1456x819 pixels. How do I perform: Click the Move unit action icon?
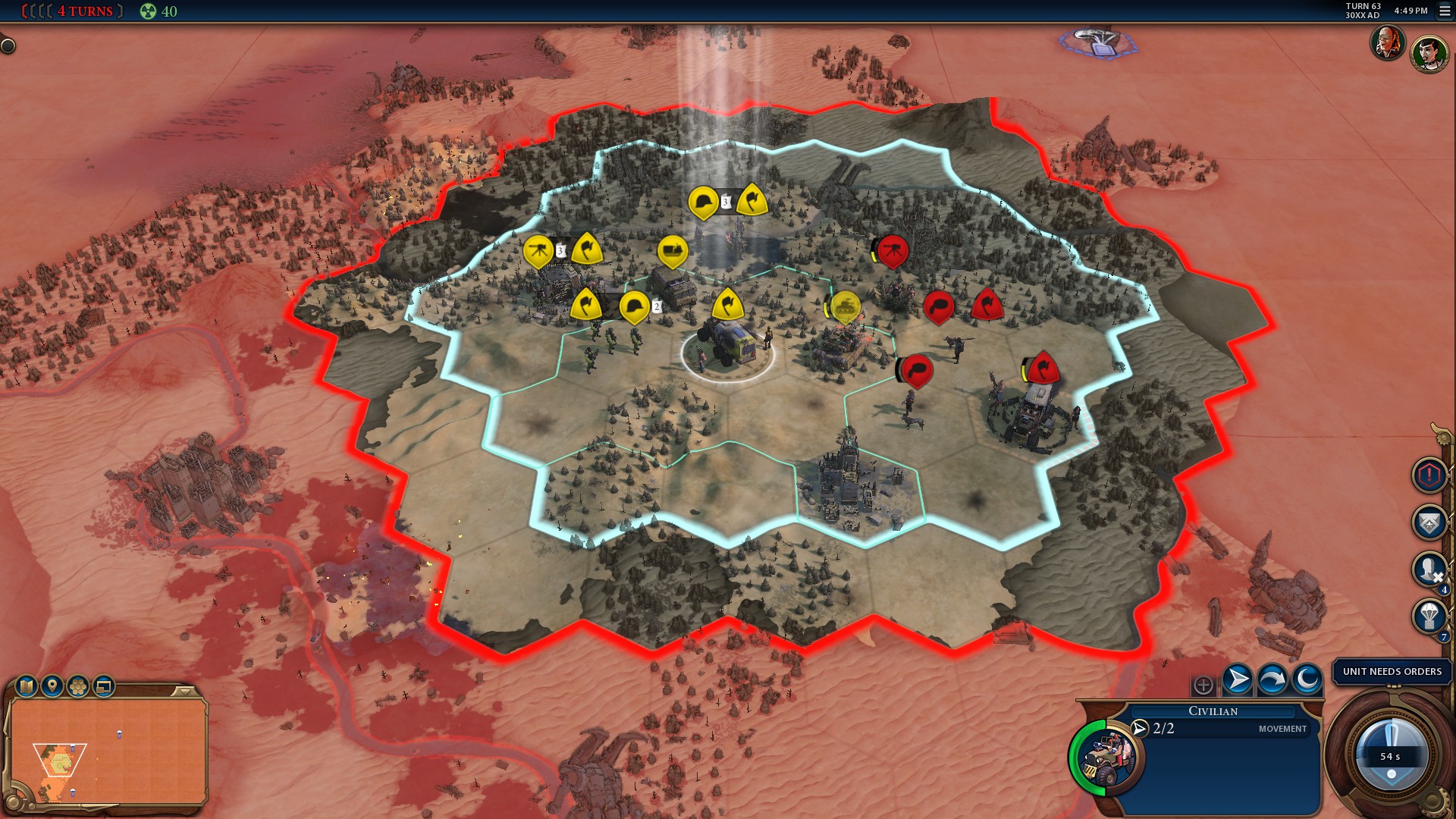point(1236,678)
